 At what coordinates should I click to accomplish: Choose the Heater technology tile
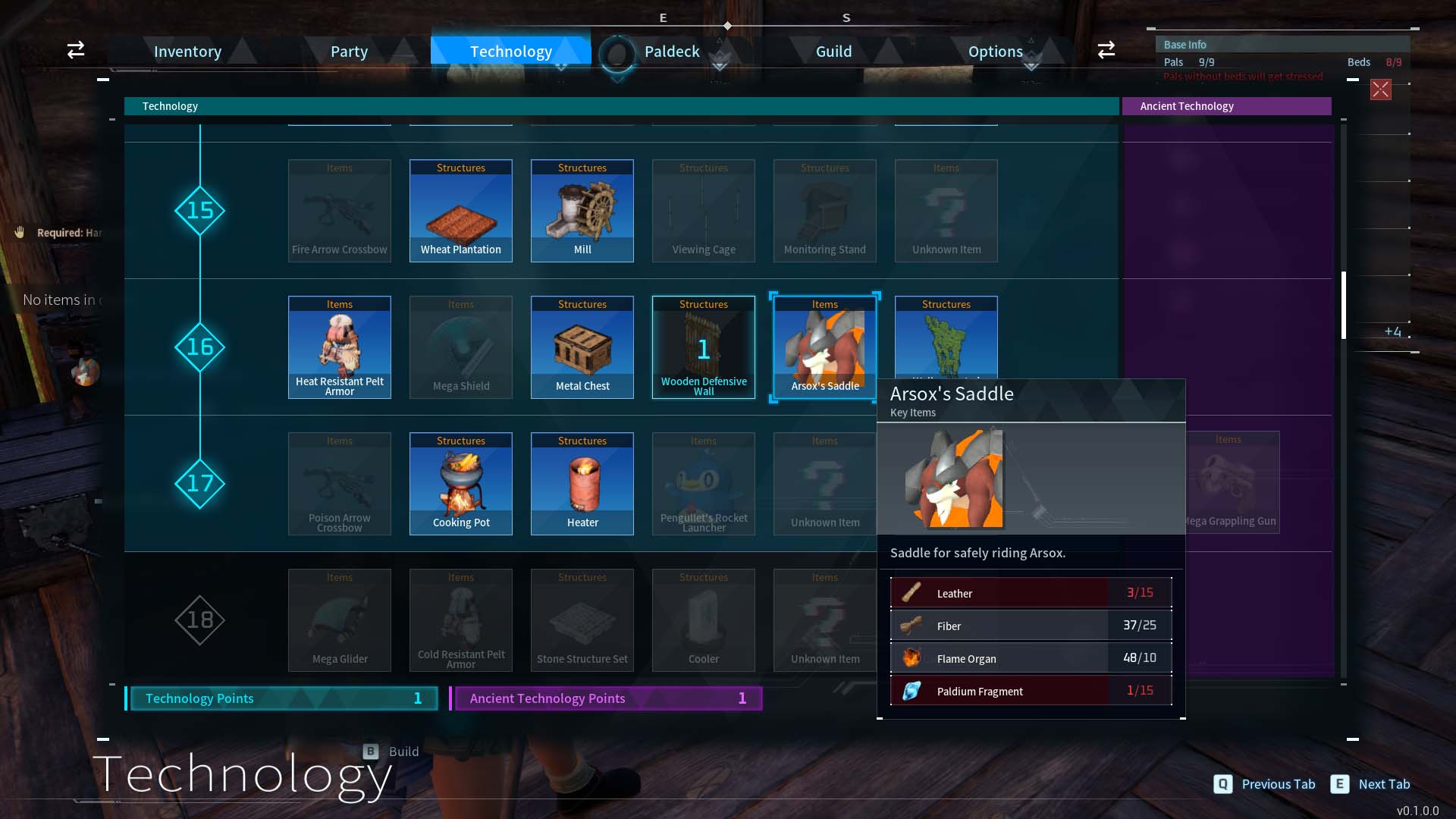coord(582,484)
